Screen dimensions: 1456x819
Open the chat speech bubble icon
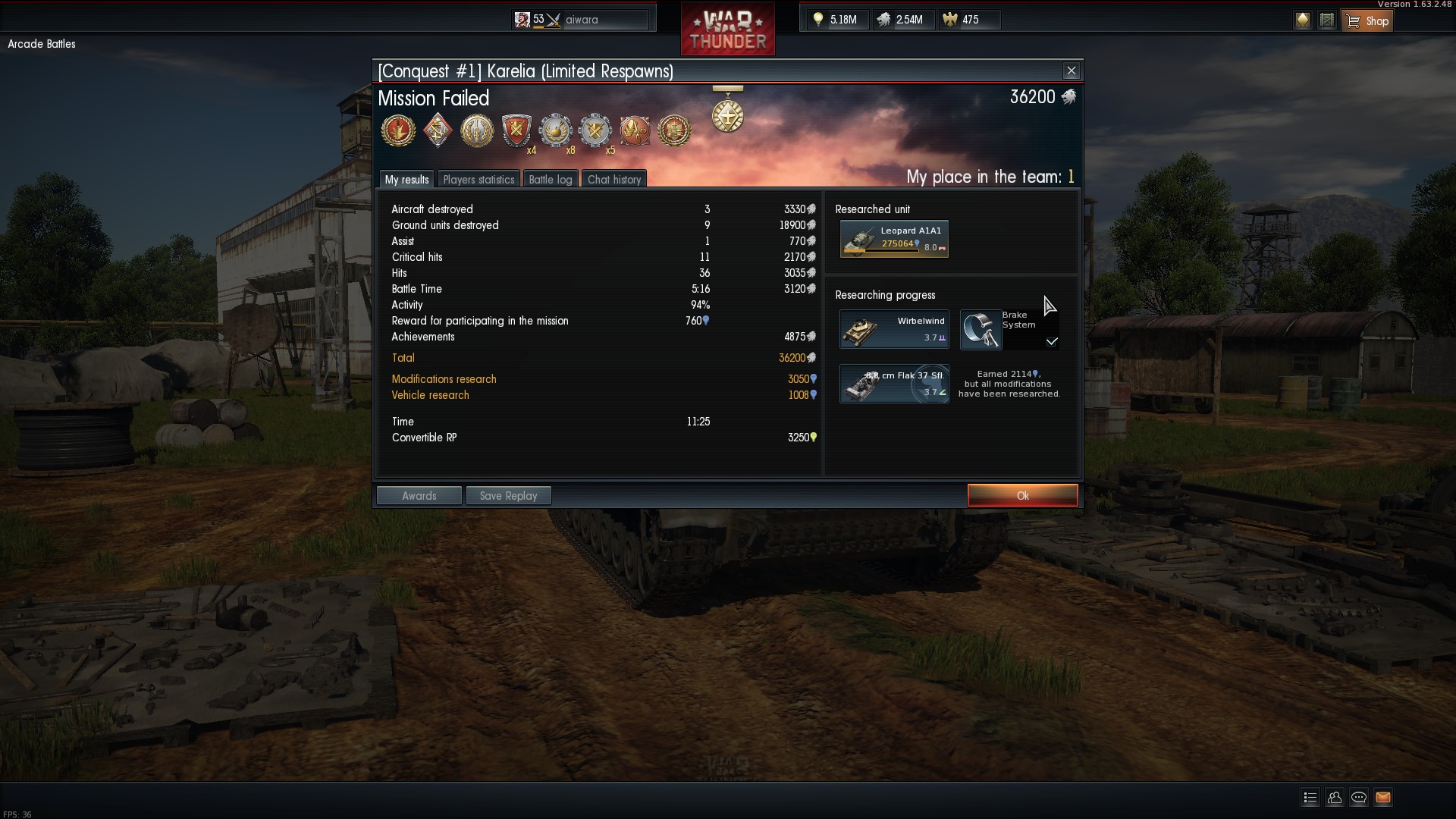point(1359,797)
